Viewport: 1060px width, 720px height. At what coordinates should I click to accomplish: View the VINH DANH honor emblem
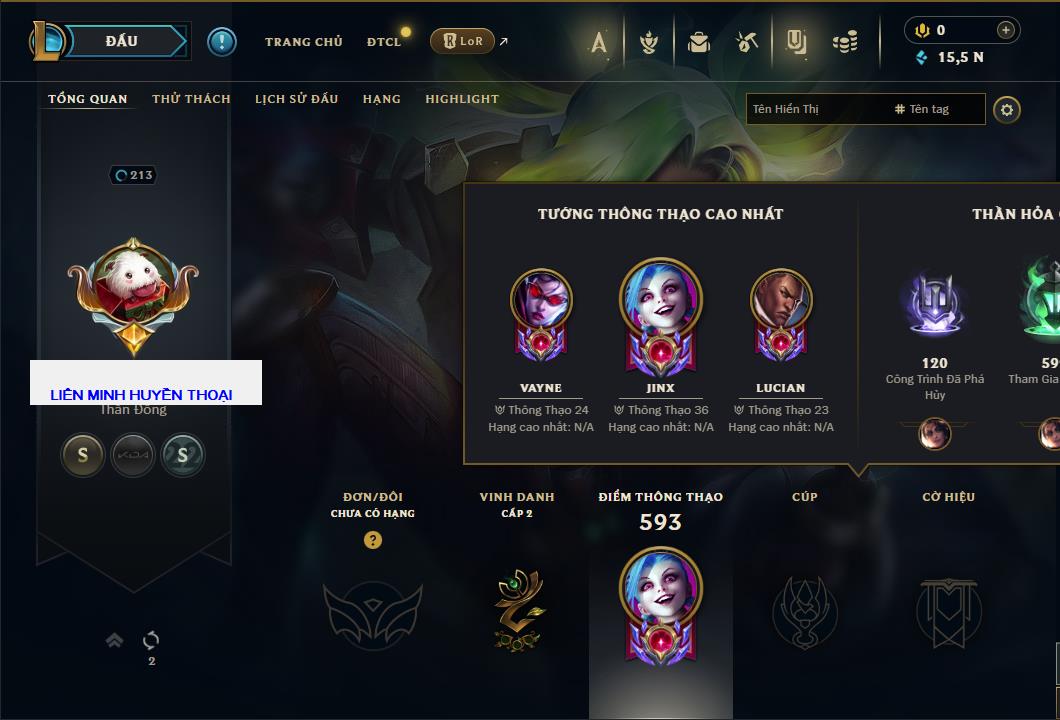519,609
